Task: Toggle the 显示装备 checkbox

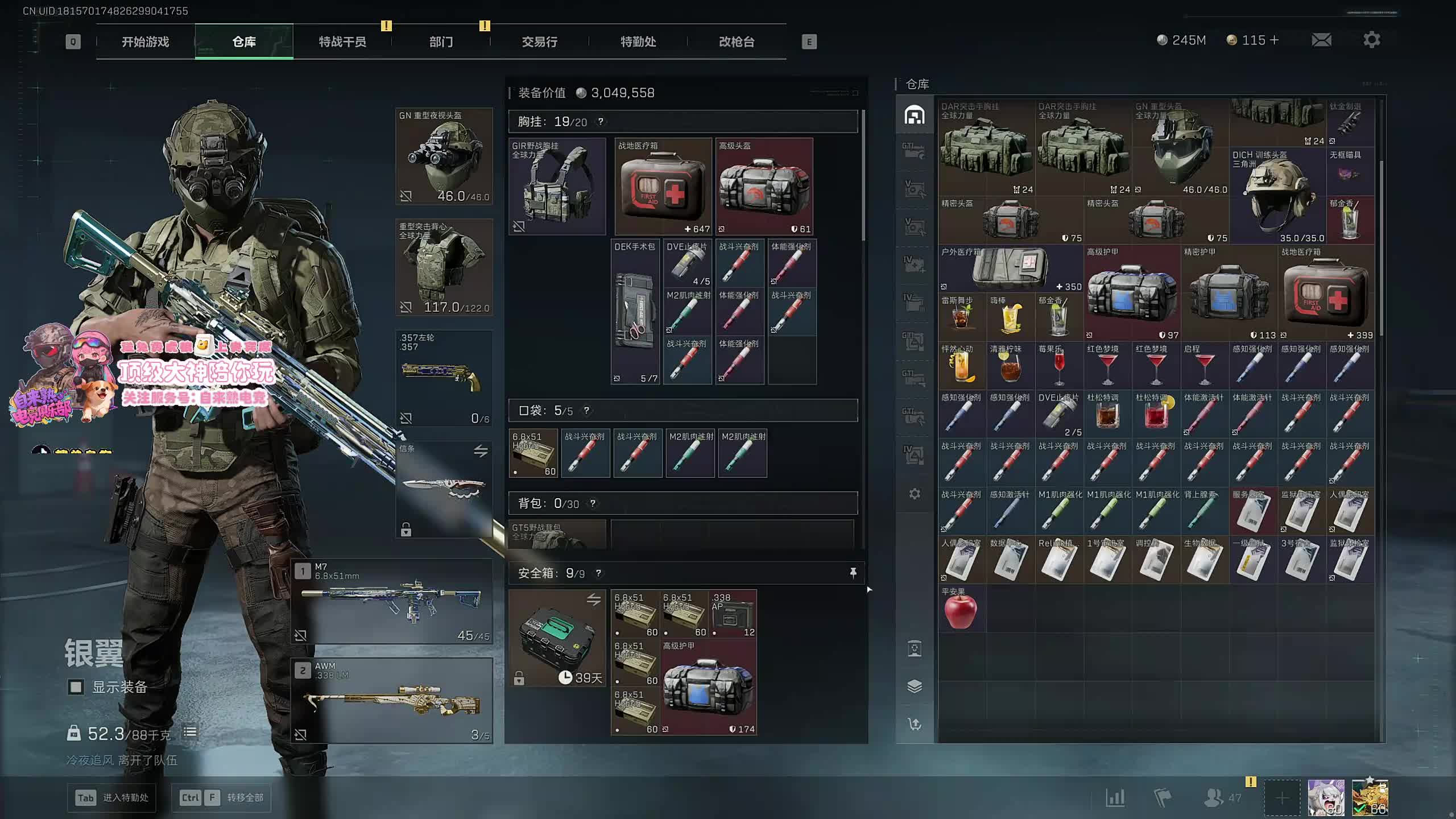Action: click(x=76, y=687)
